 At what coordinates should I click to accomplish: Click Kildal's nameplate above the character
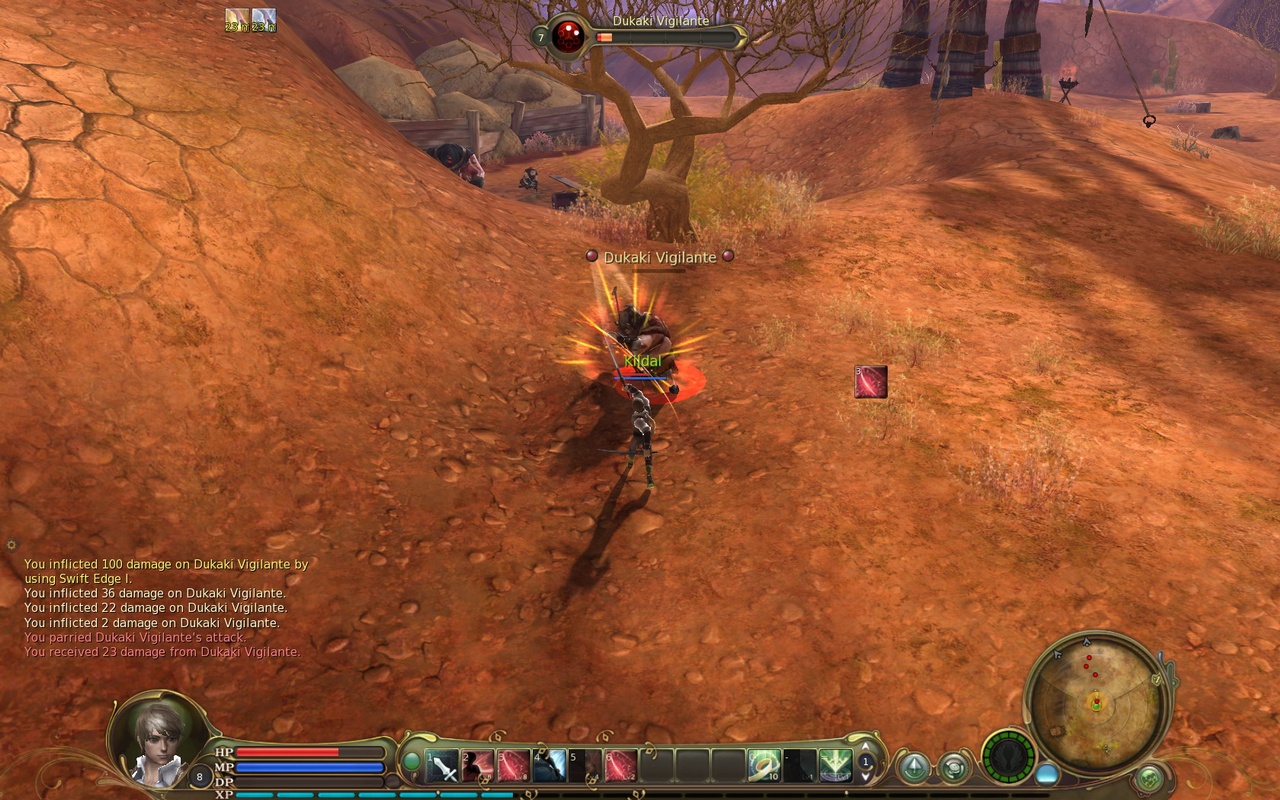[641, 360]
